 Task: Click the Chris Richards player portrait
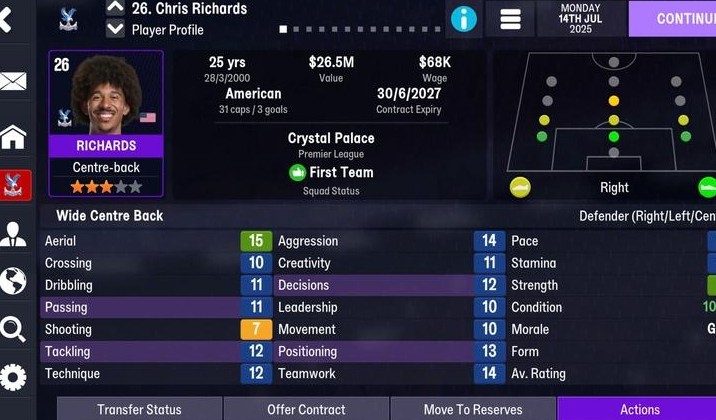(x=105, y=95)
